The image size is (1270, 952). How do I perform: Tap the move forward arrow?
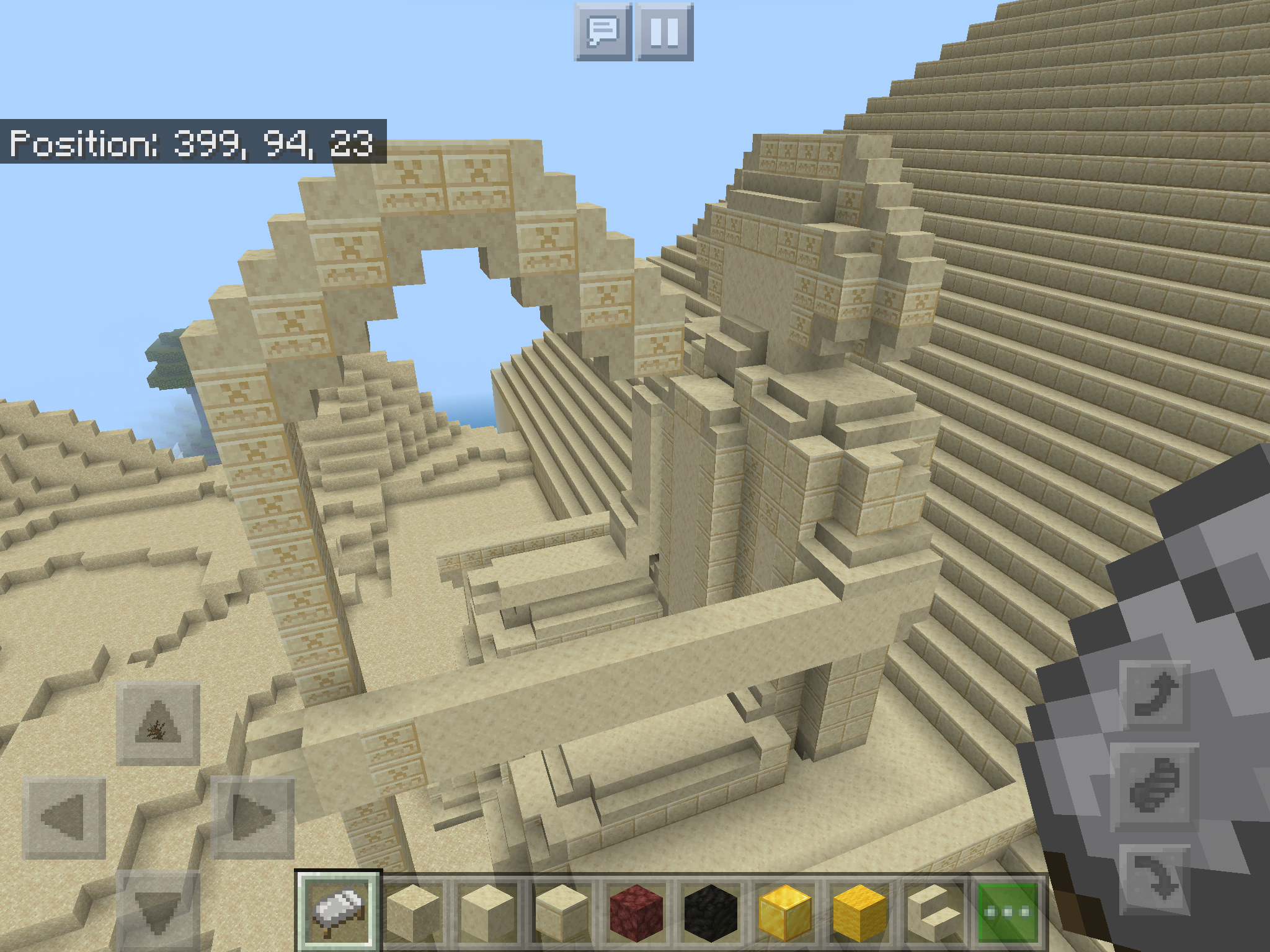(x=158, y=723)
